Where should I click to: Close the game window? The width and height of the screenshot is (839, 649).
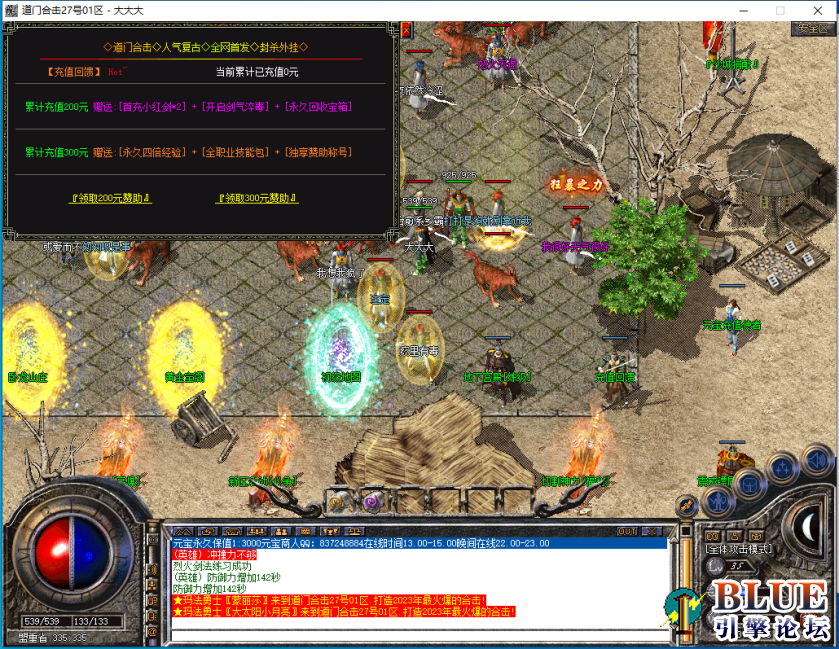814,10
